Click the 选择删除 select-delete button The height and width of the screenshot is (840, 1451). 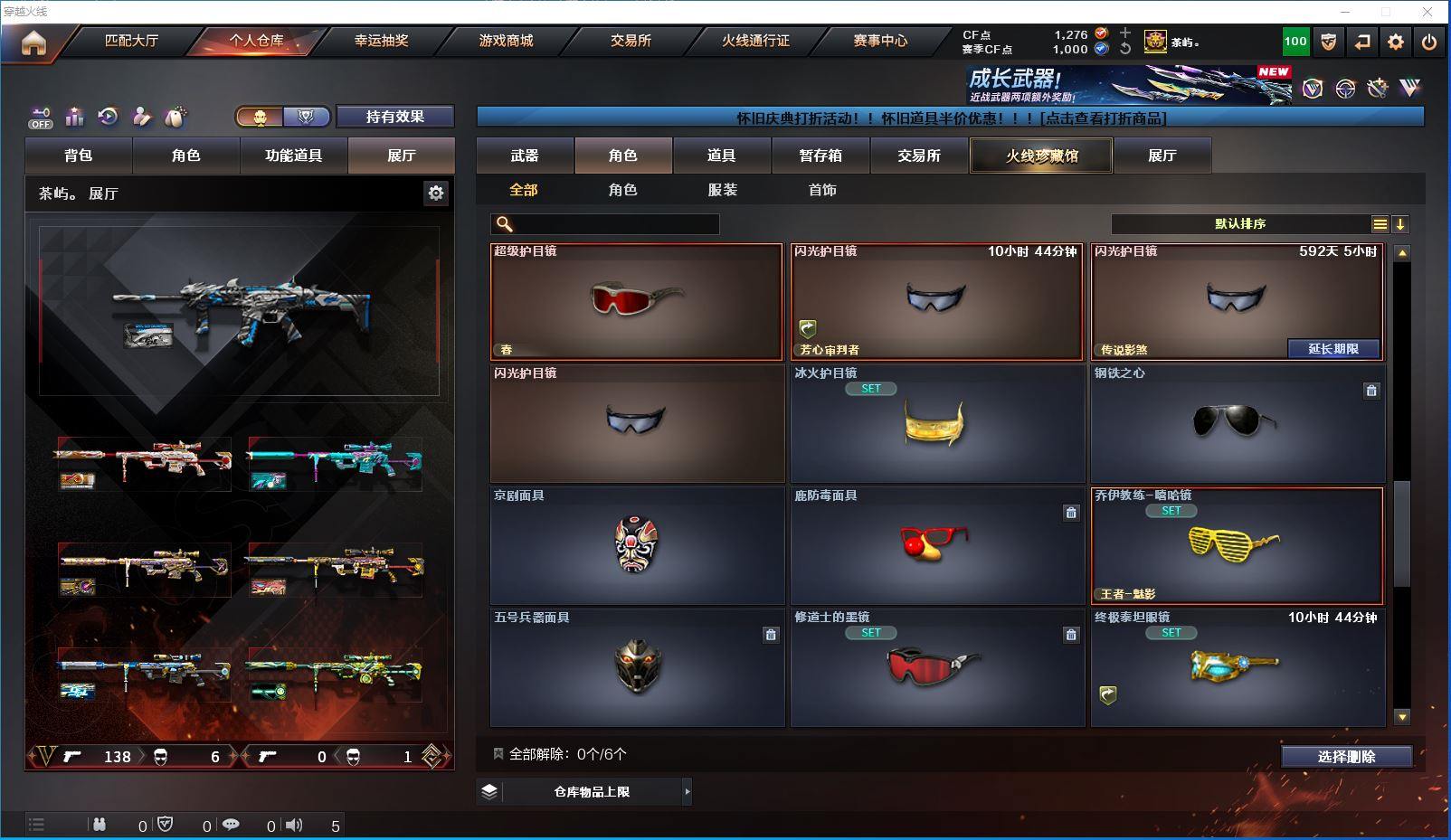click(x=1346, y=757)
